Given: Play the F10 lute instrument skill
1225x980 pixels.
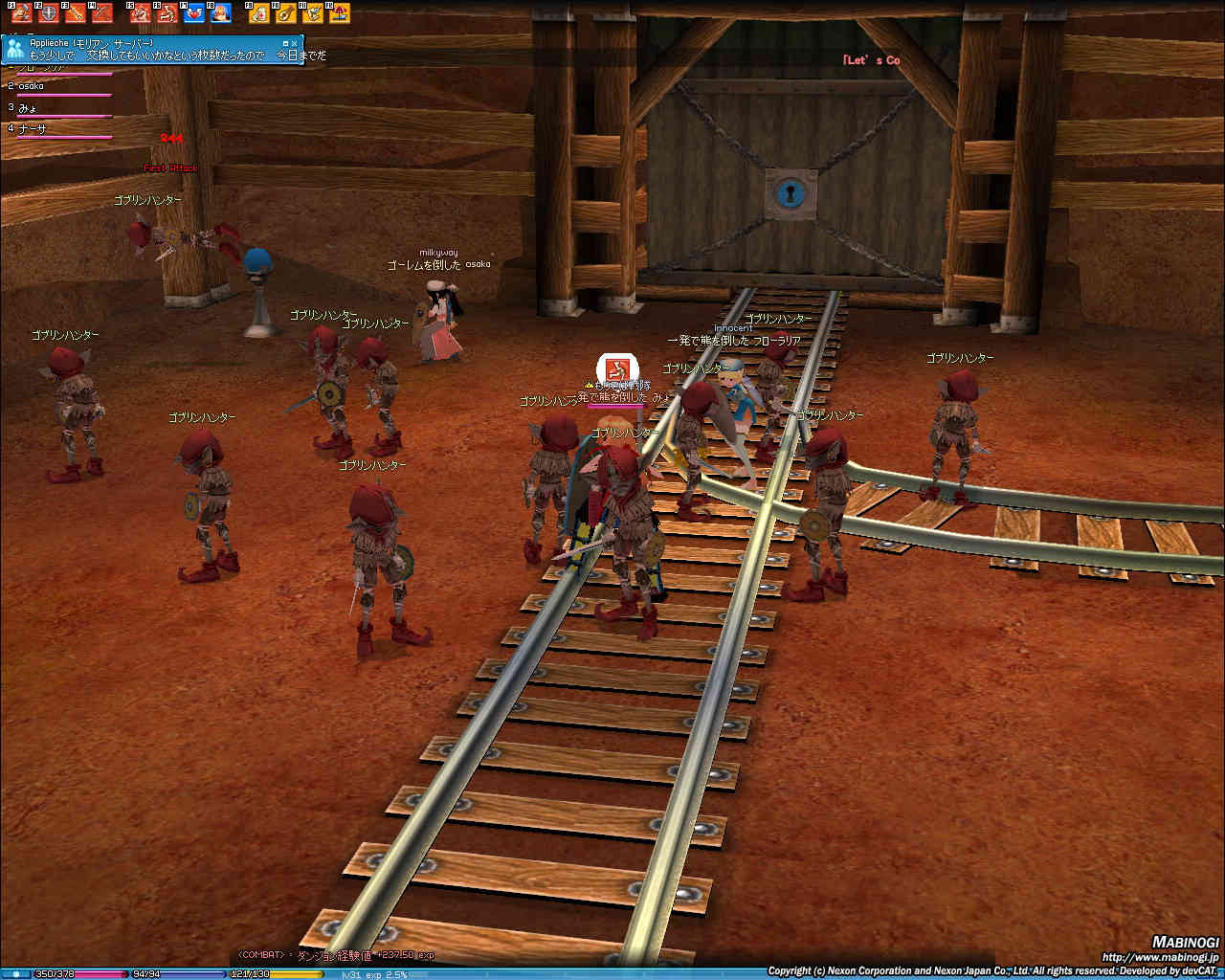Looking at the screenshot, I should pyautogui.click(x=286, y=12).
